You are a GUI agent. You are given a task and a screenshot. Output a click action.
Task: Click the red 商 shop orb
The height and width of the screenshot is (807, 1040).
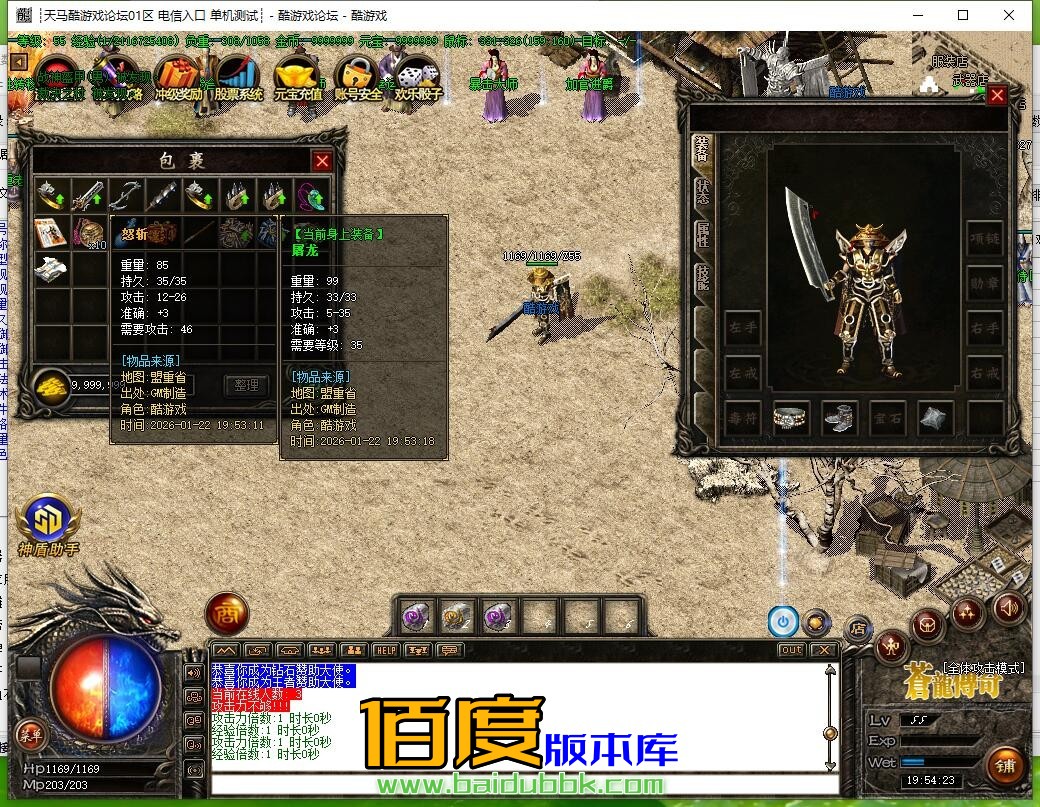227,614
